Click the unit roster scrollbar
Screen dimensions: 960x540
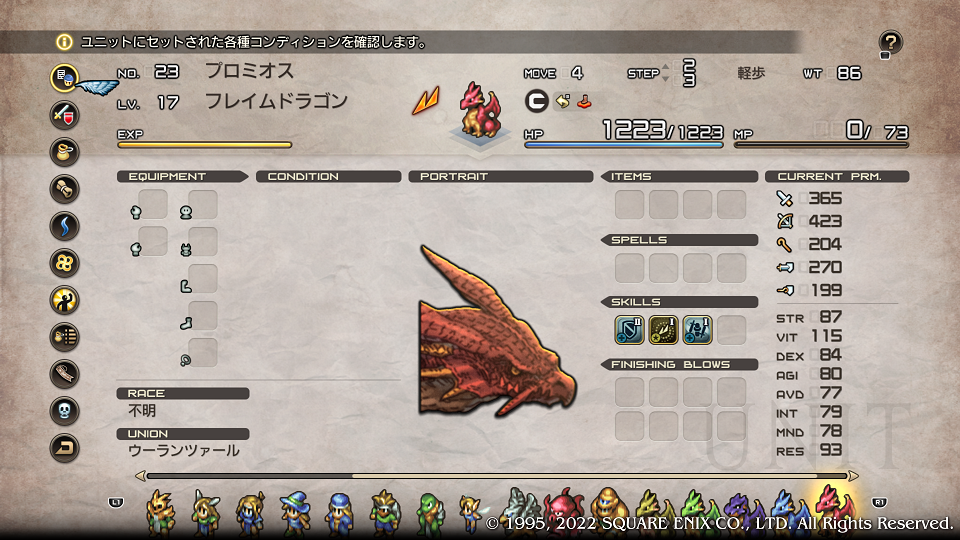[x=500, y=476]
